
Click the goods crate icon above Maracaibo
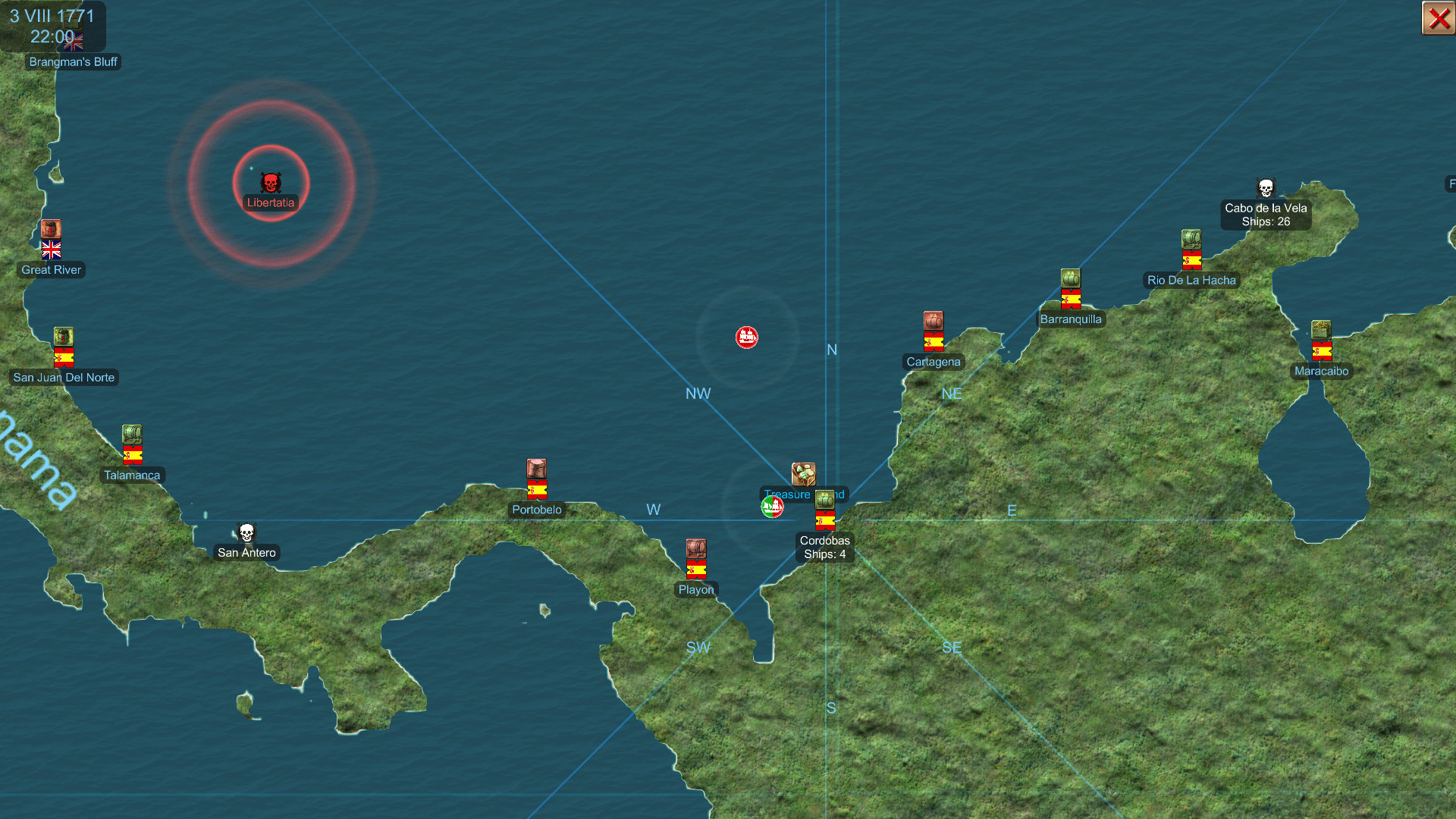[x=1321, y=329]
